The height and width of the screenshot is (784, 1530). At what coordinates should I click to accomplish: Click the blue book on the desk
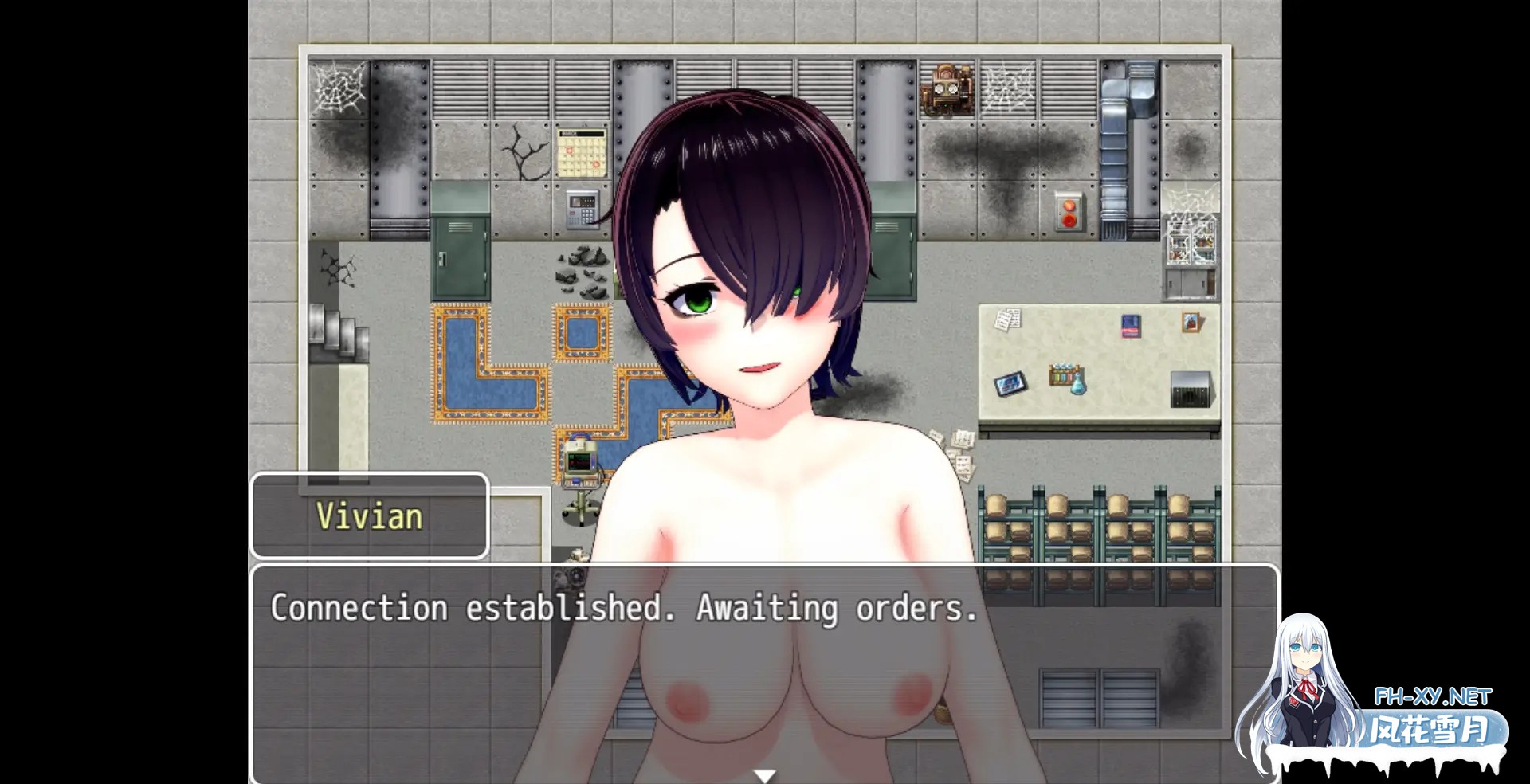(x=1132, y=326)
